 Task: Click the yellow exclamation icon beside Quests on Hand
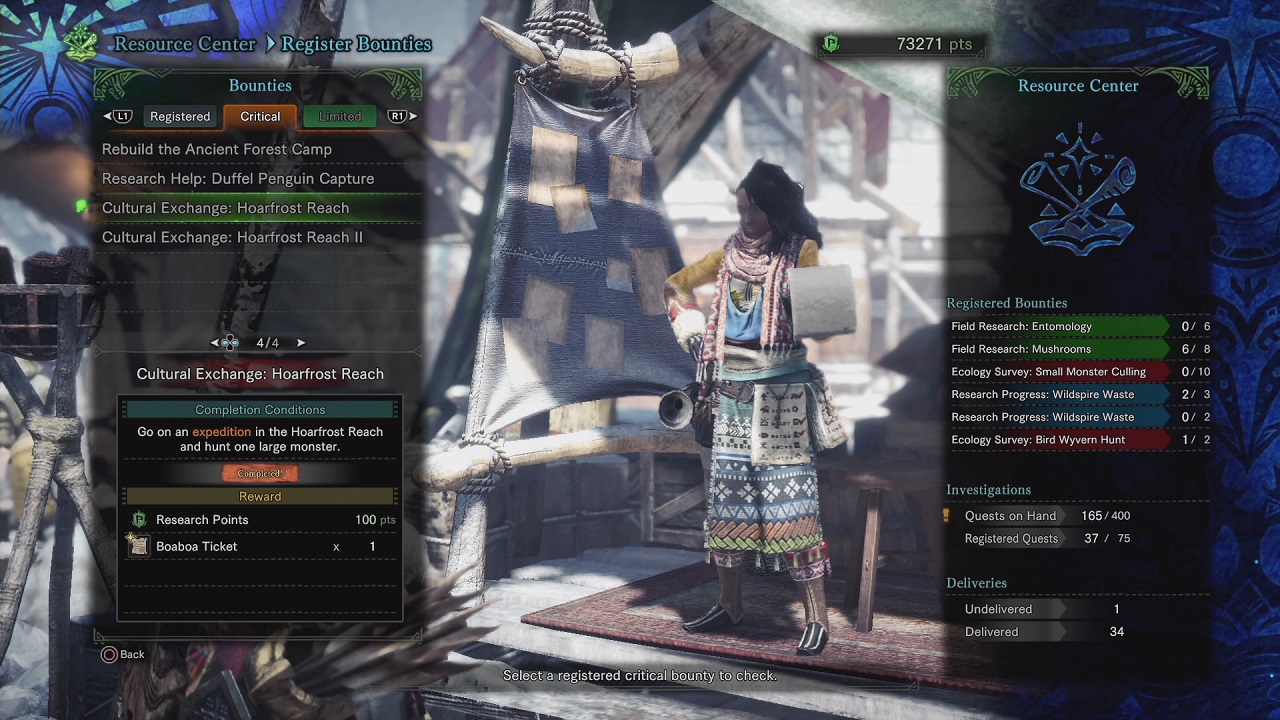pyautogui.click(x=946, y=515)
